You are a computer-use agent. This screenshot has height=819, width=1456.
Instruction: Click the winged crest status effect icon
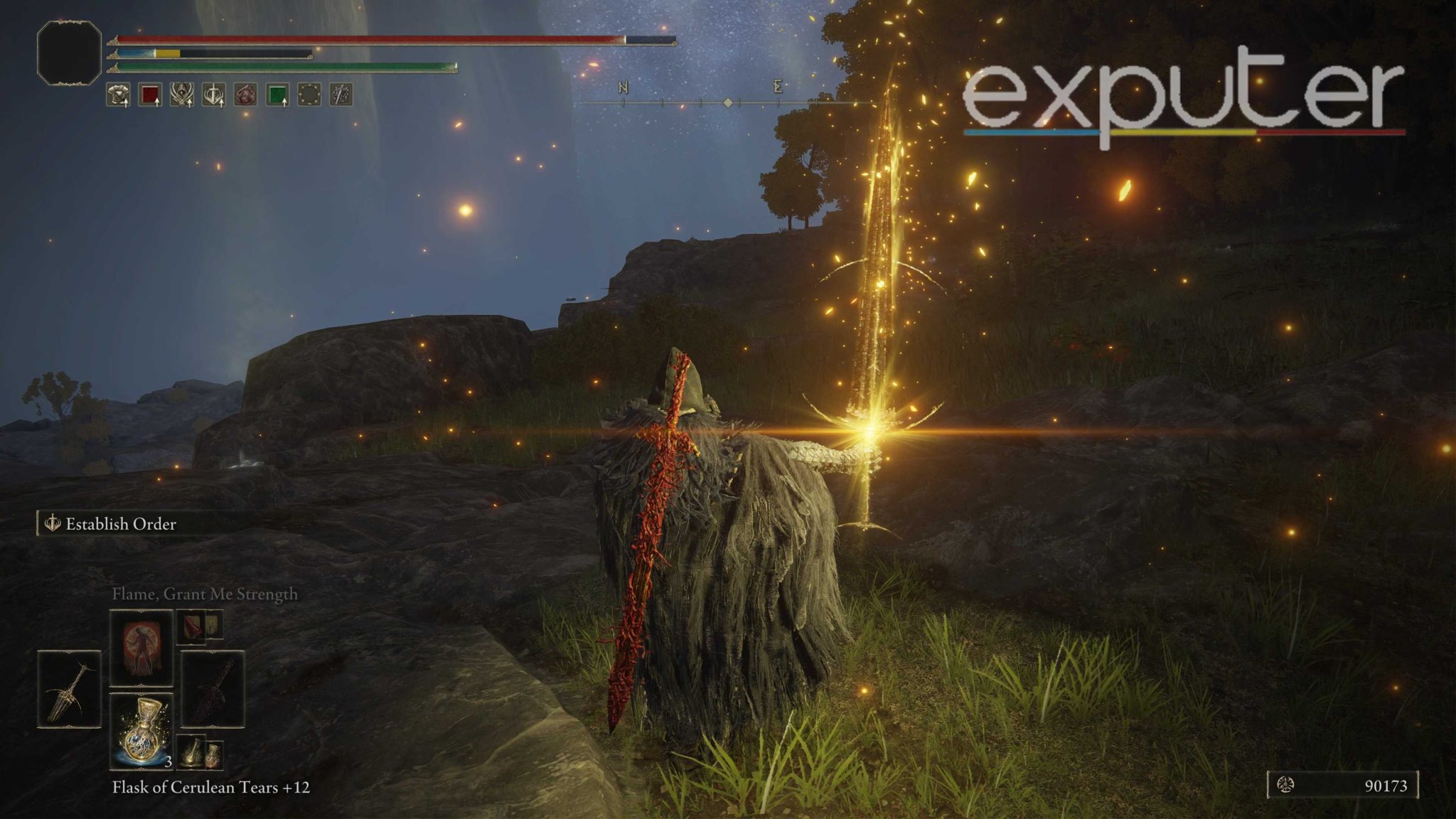[183, 95]
